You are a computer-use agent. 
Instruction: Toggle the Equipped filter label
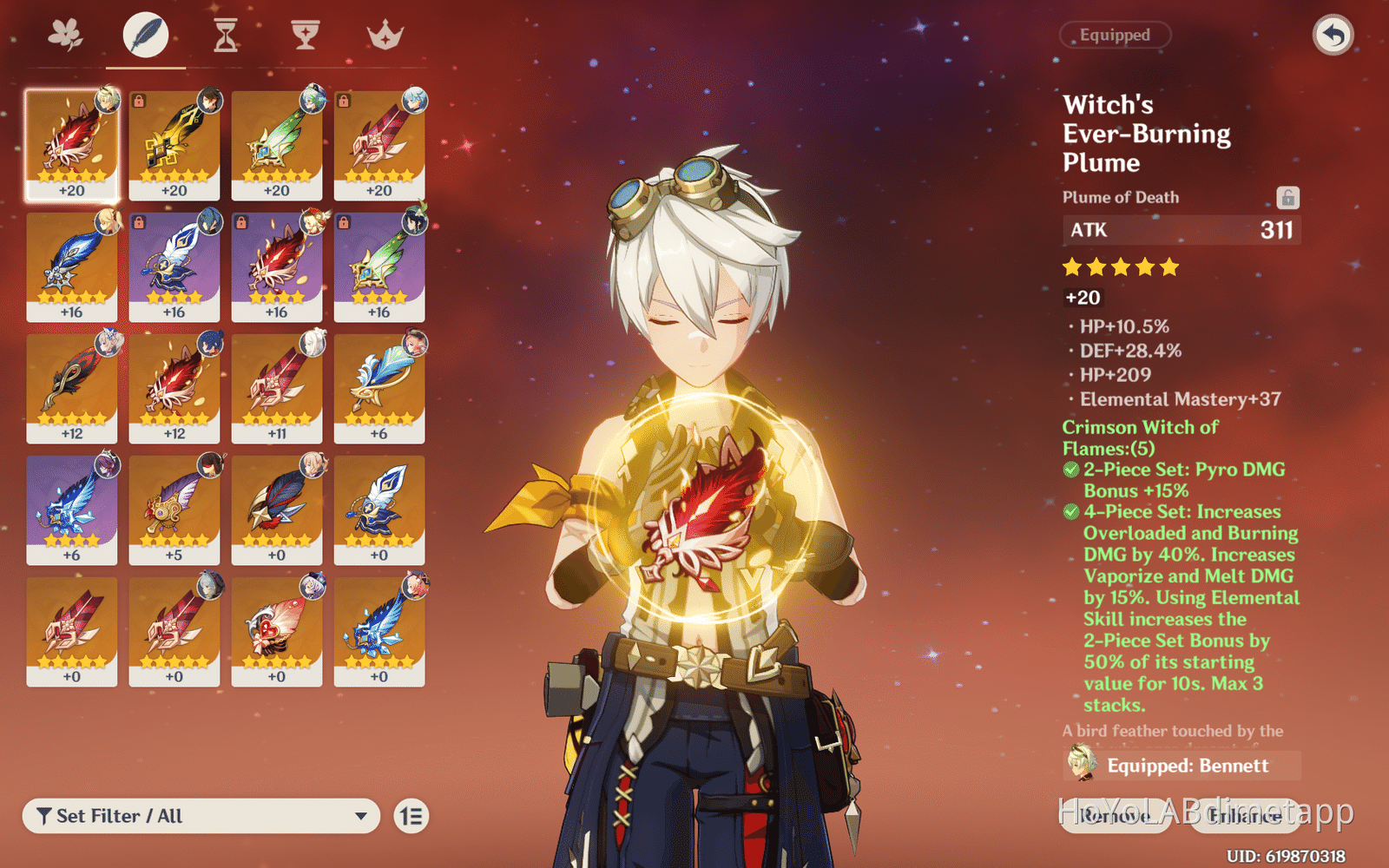point(1115,36)
